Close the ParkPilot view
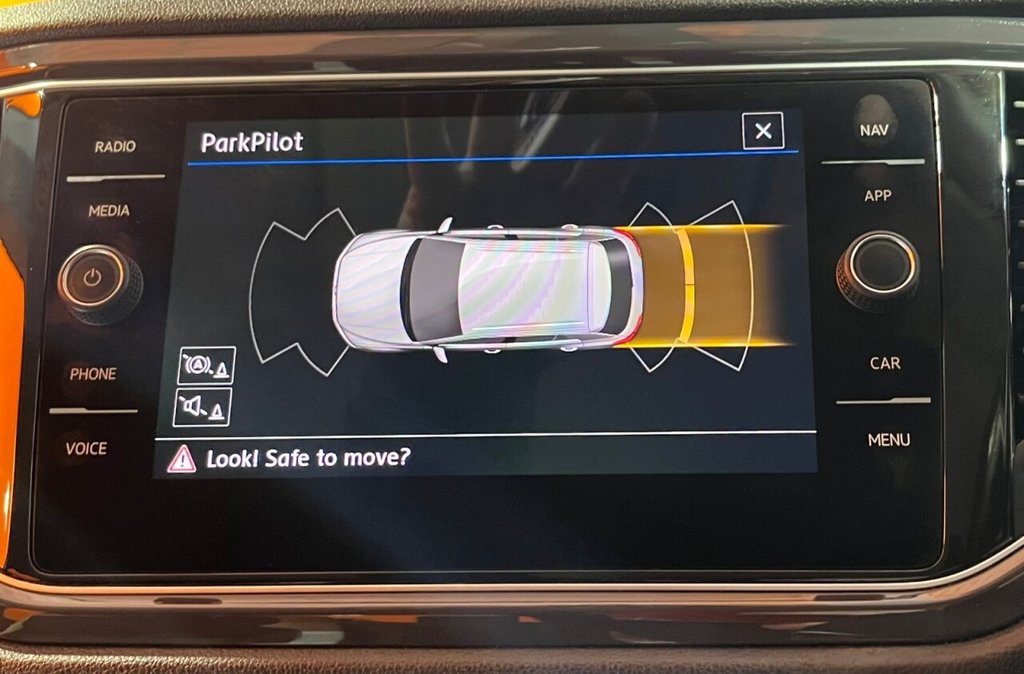The width and height of the screenshot is (1024, 674). tap(763, 131)
